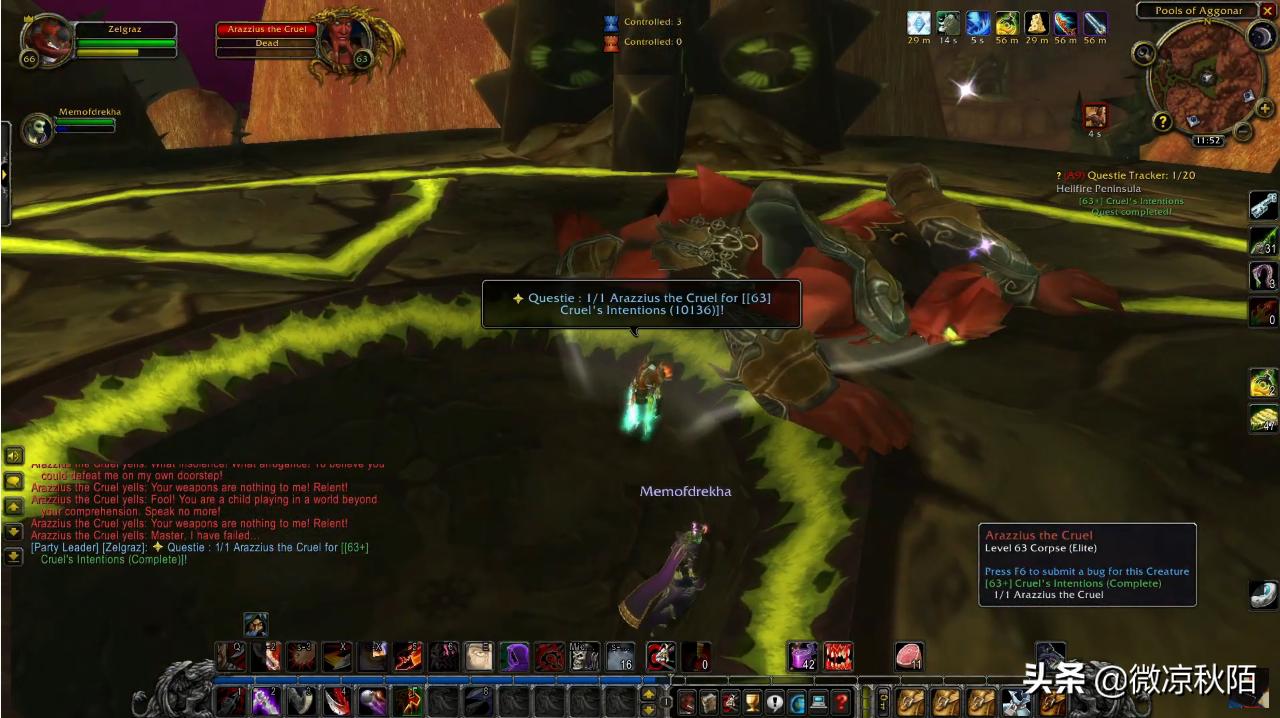This screenshot has width=1280, height=718.
Task: Click the ice crystal buff icon
Action: coord(919,23)
